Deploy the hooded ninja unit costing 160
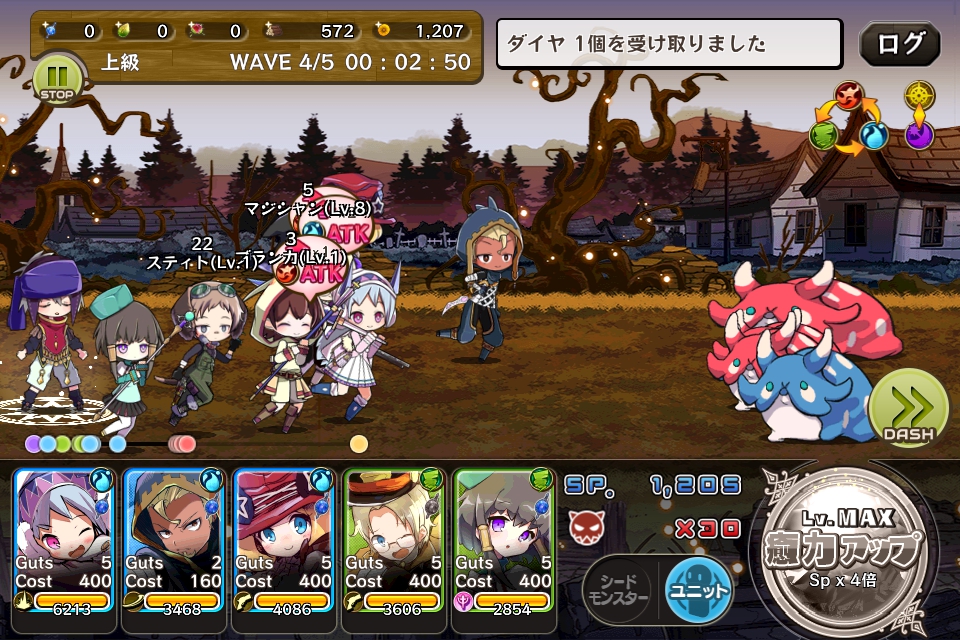This screenshot has height=640, width=960. (174, 540)
